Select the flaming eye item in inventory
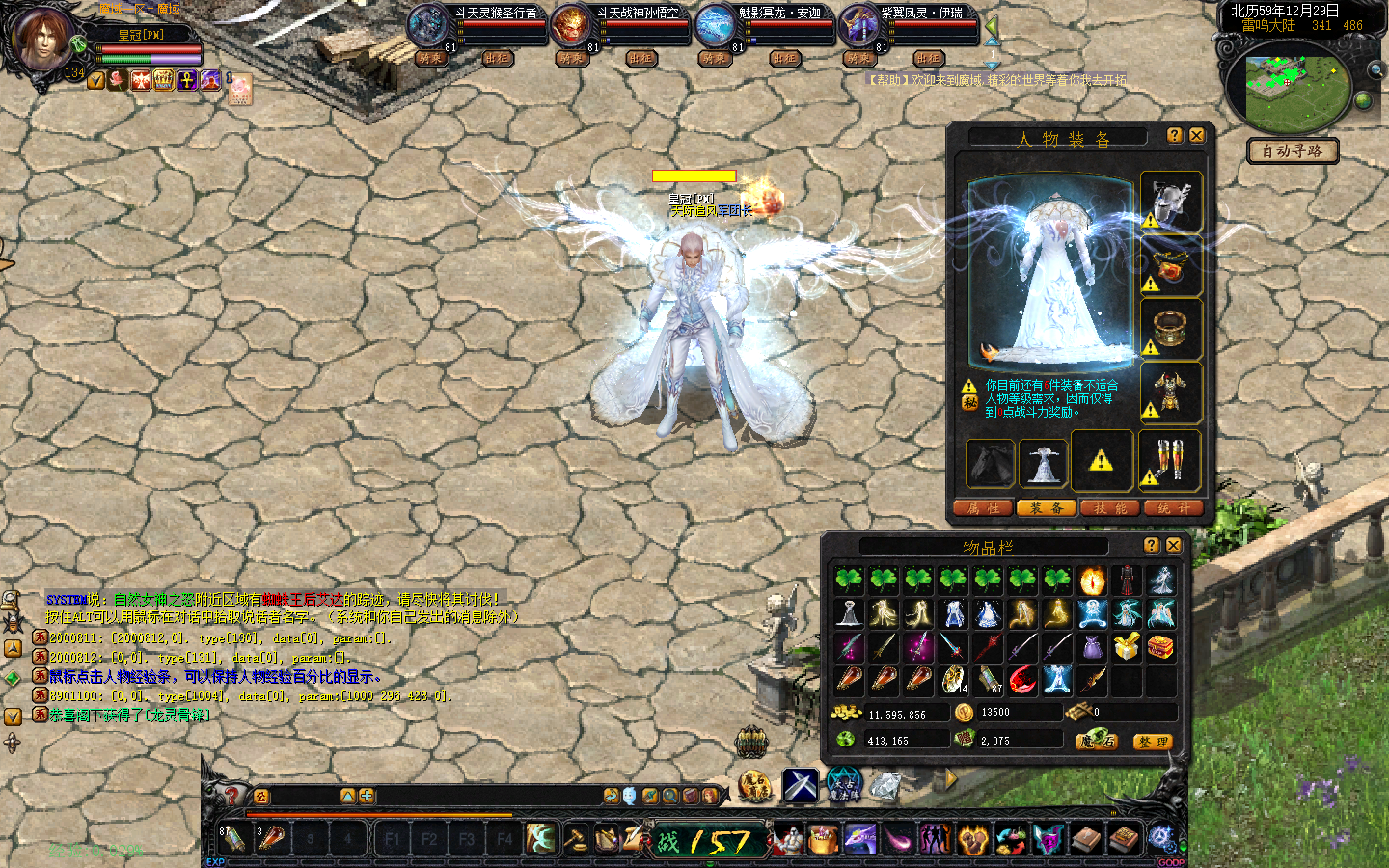This screenshot has height=868, width=1389. 1092,581
